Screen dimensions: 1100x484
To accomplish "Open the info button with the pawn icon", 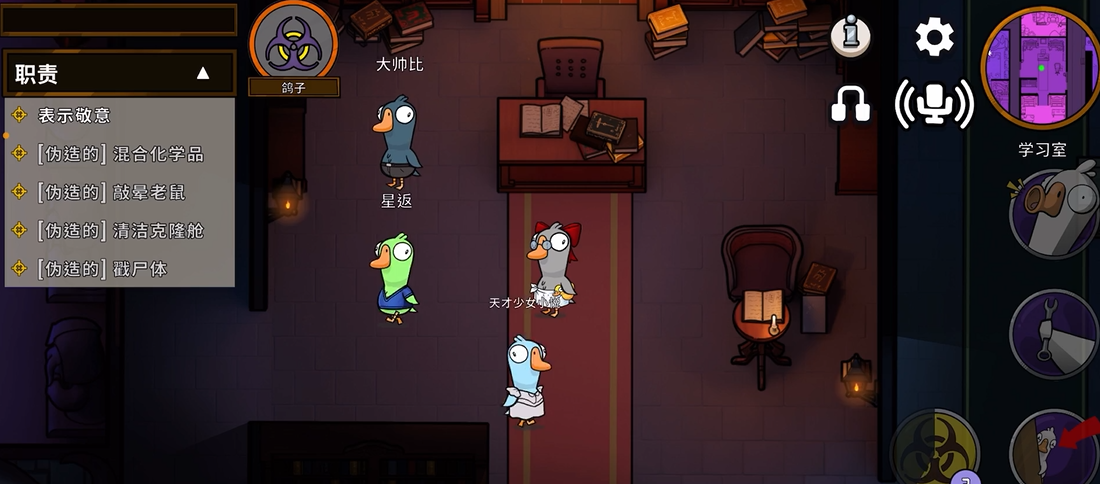I will pos(851,37).
